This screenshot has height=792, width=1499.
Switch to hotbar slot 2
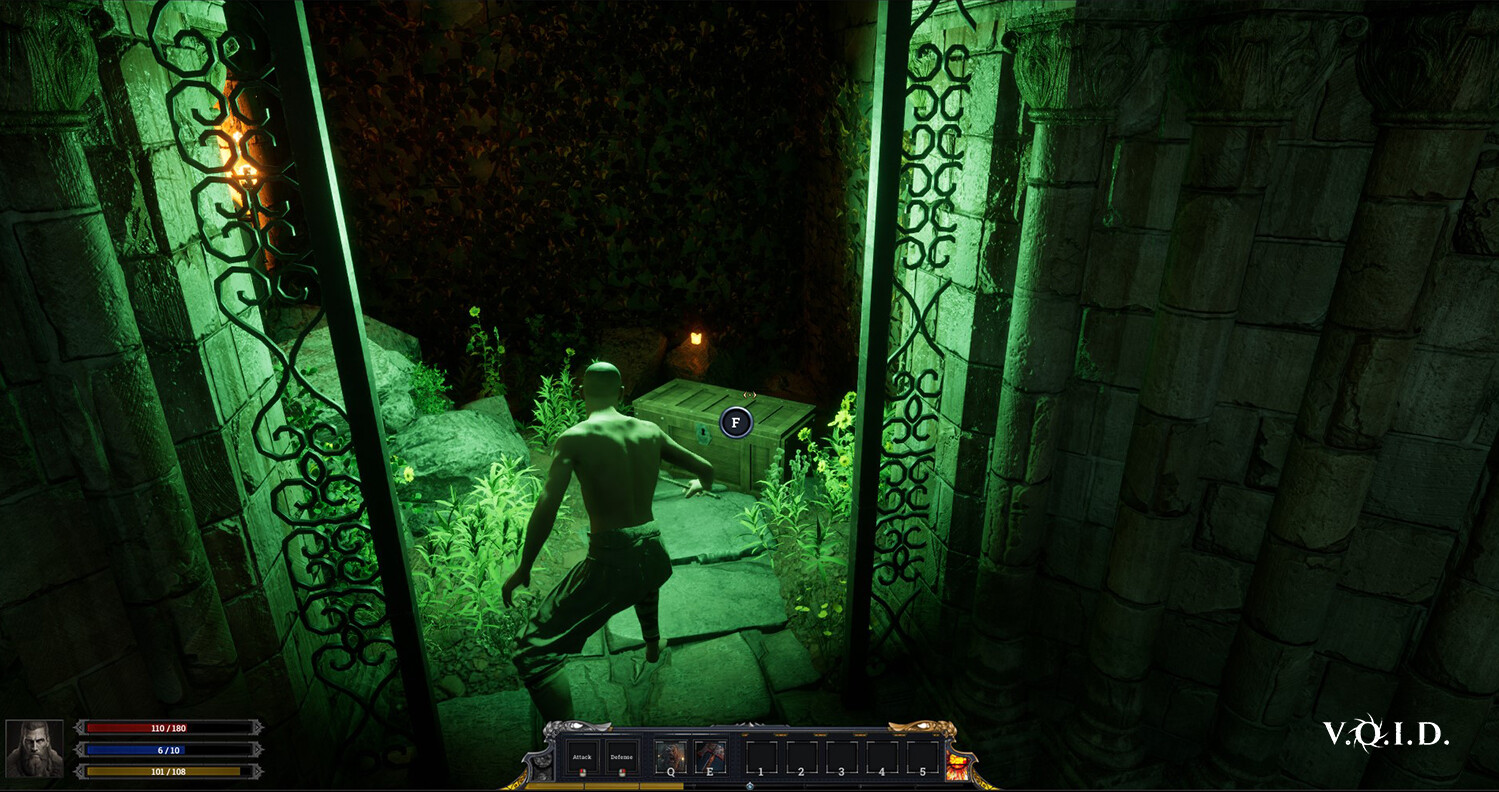tap(801, 755)
